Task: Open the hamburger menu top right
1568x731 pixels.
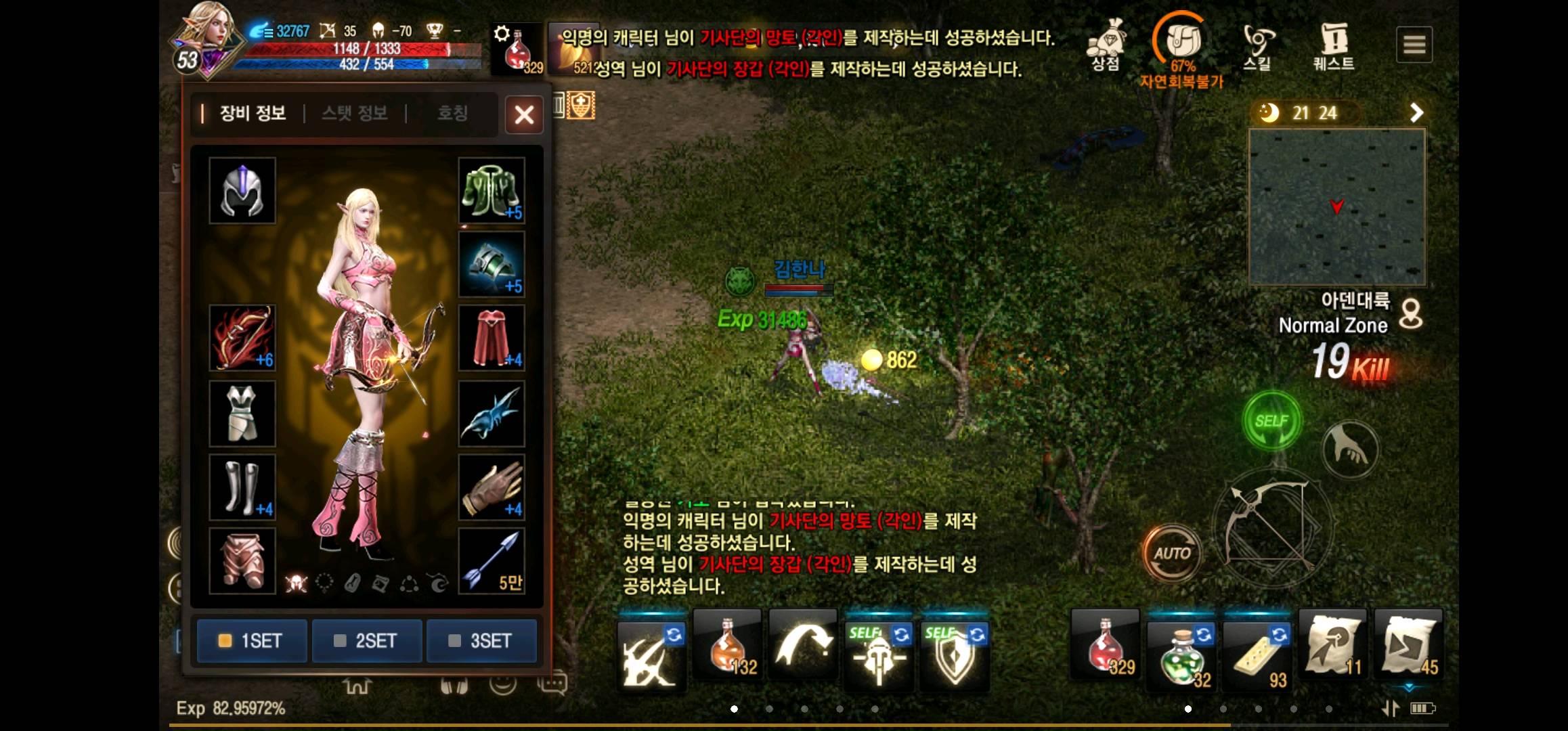Action: 1414,44
